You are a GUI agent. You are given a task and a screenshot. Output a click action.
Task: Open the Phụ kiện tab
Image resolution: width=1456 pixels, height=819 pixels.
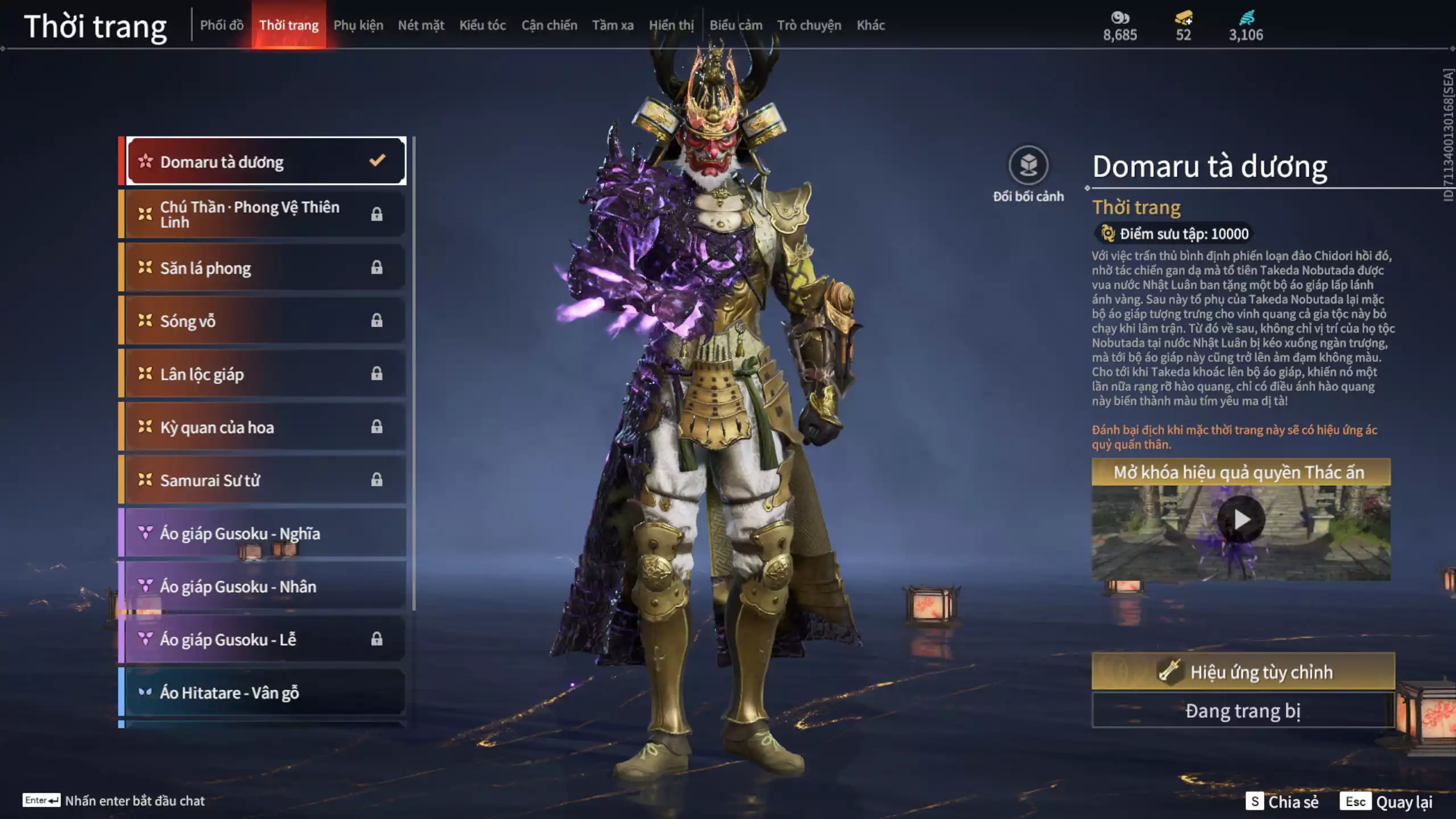coord(358,25)
